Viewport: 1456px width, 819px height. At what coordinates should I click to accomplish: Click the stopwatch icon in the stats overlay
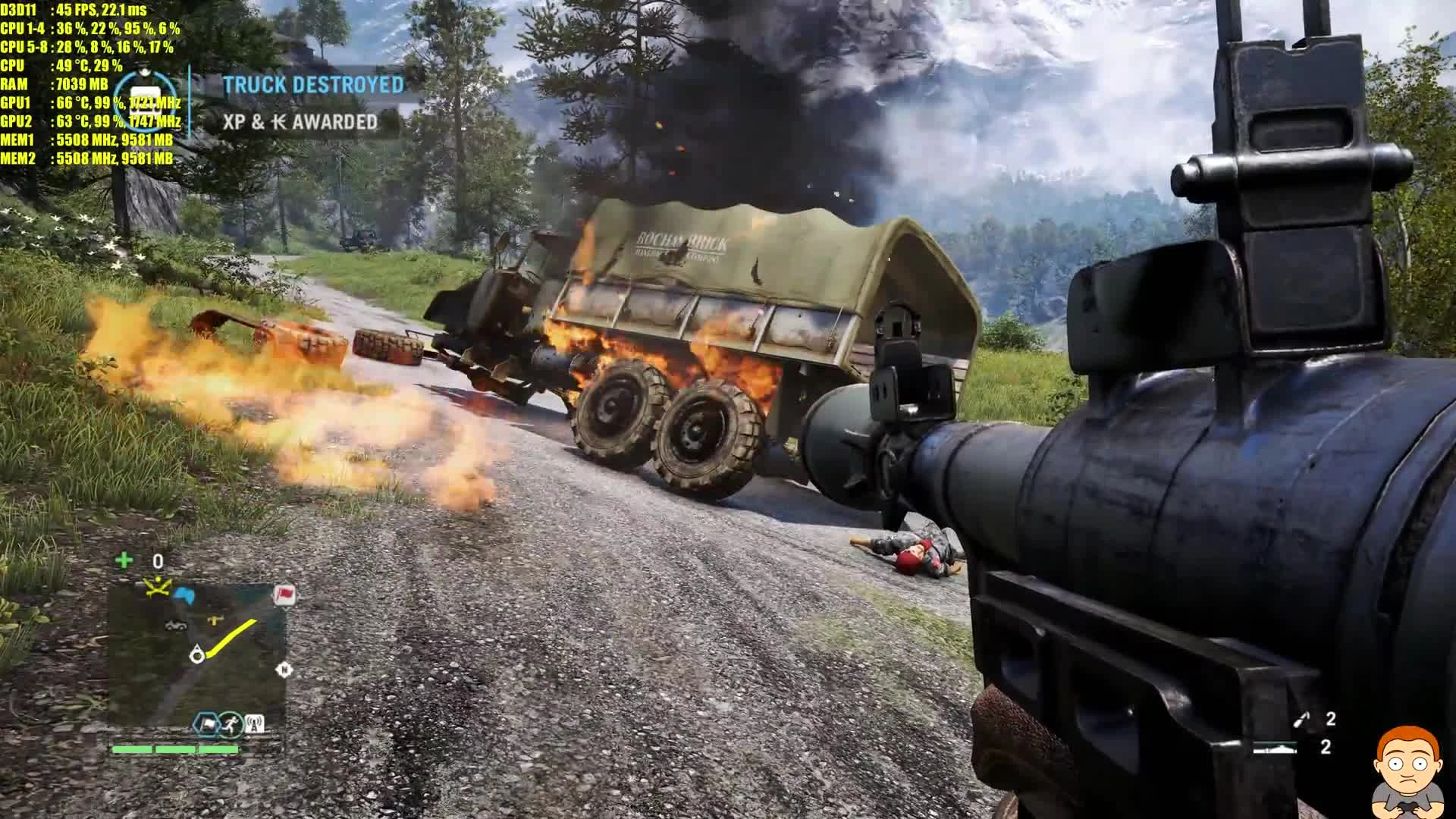pyautogui.click(x=146, y=99)
